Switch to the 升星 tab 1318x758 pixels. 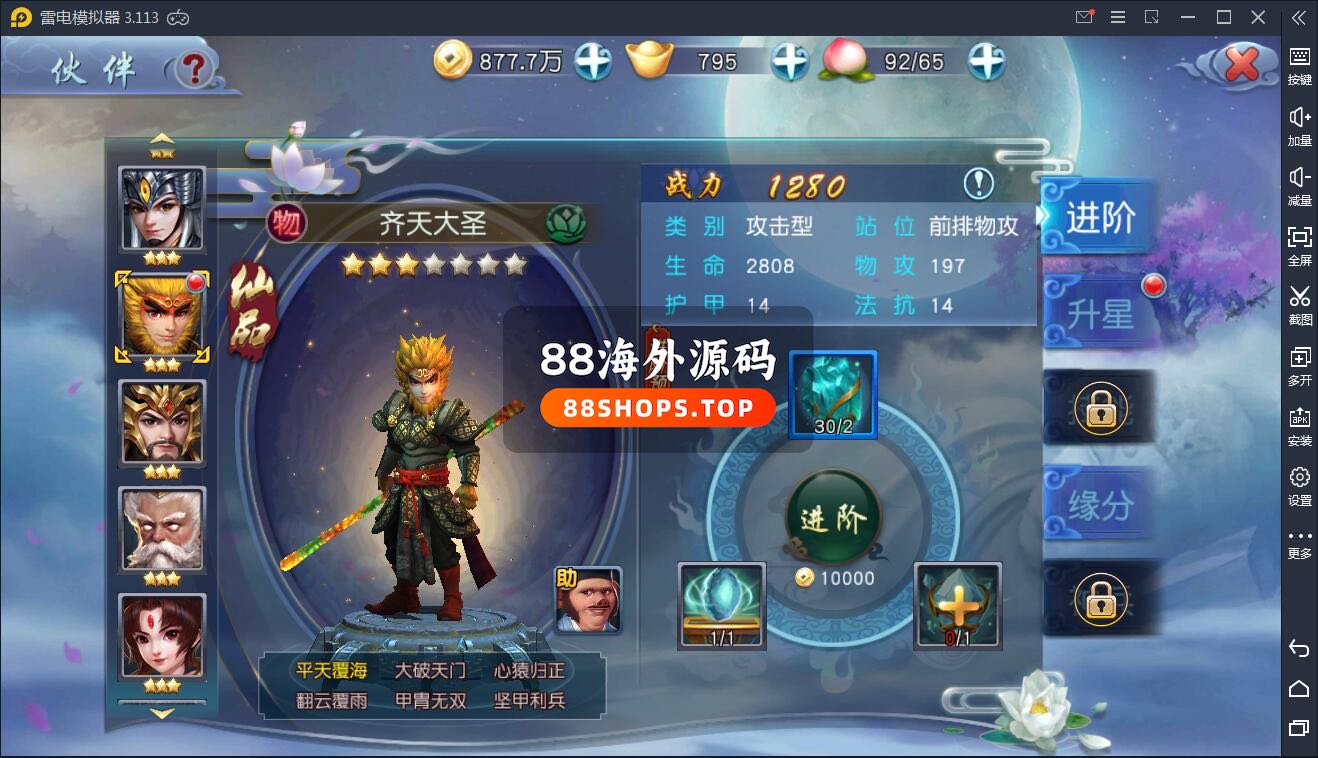point(1100,314)
